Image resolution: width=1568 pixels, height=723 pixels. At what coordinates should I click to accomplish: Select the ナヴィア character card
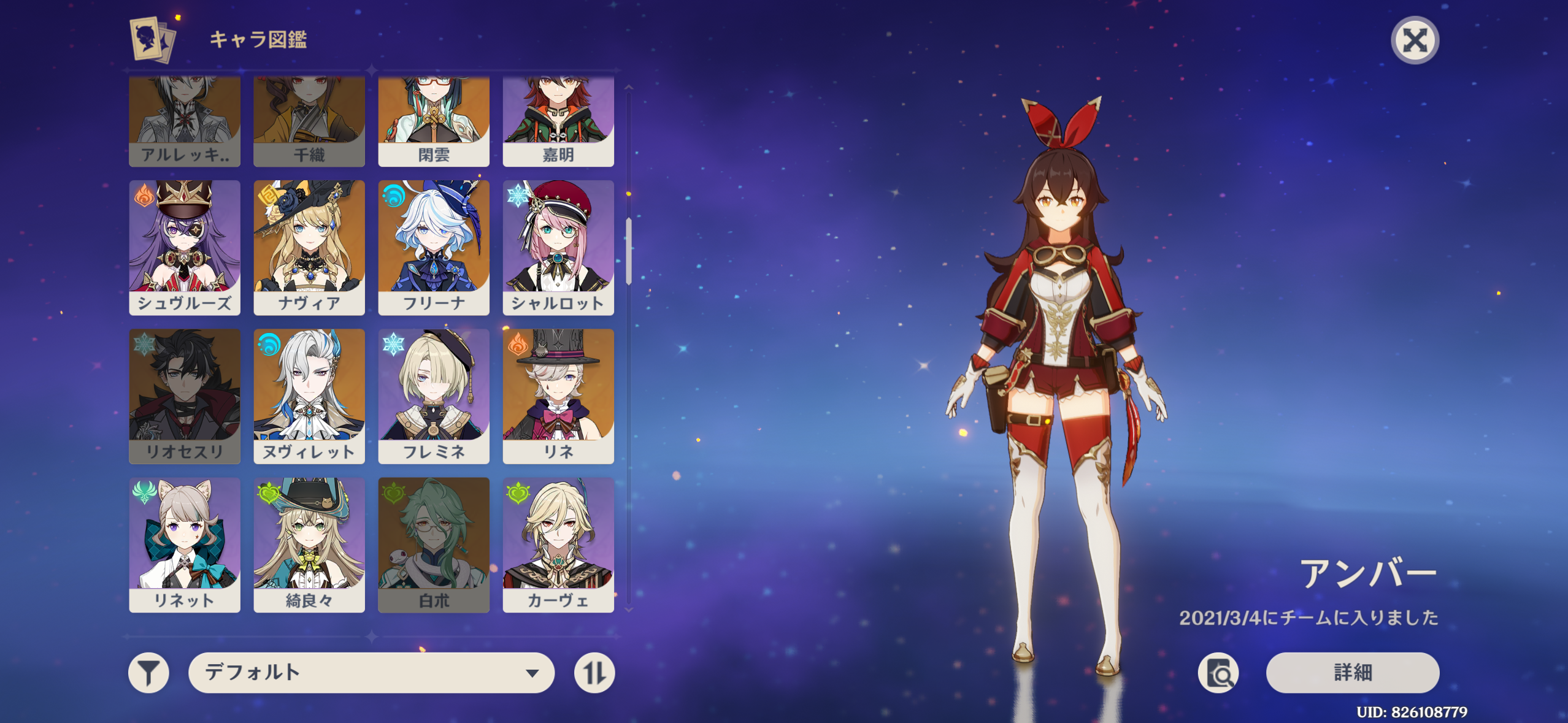click(309, 247)
